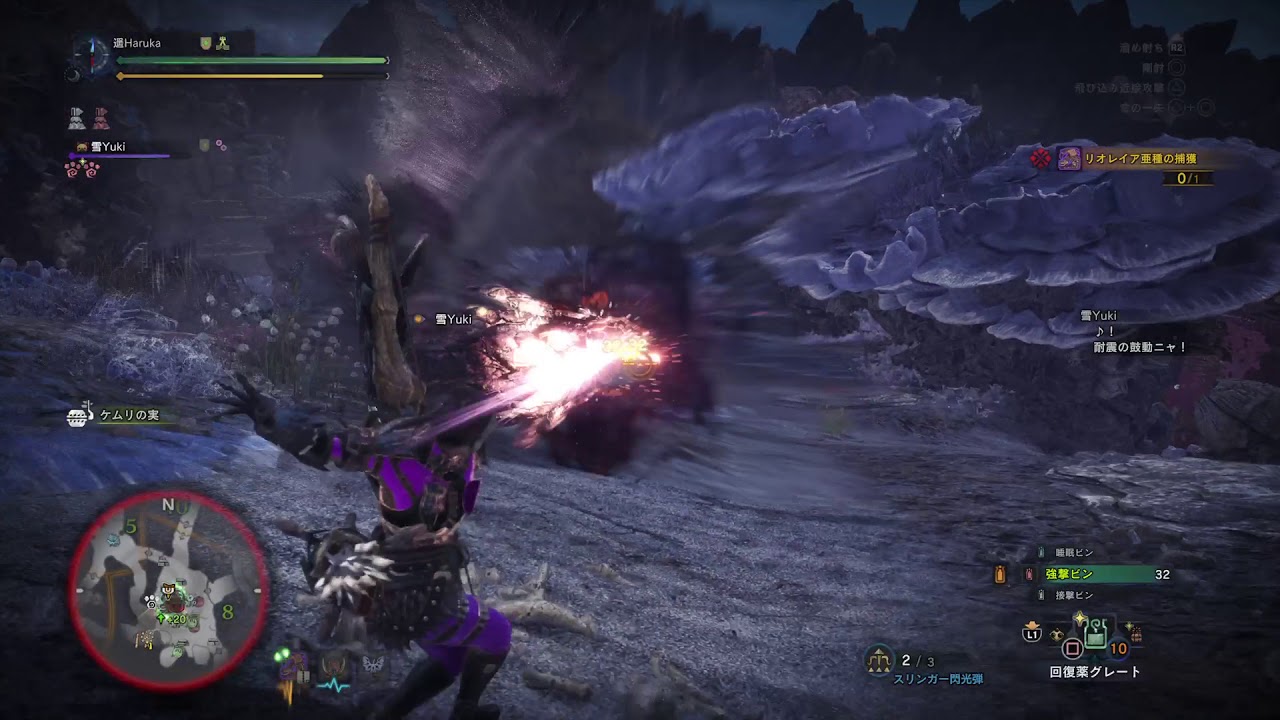Switch to the 睡眠ビン sleep coating
The height and width of the screenshot is (720, 1280).
[x=1074, y=552]
